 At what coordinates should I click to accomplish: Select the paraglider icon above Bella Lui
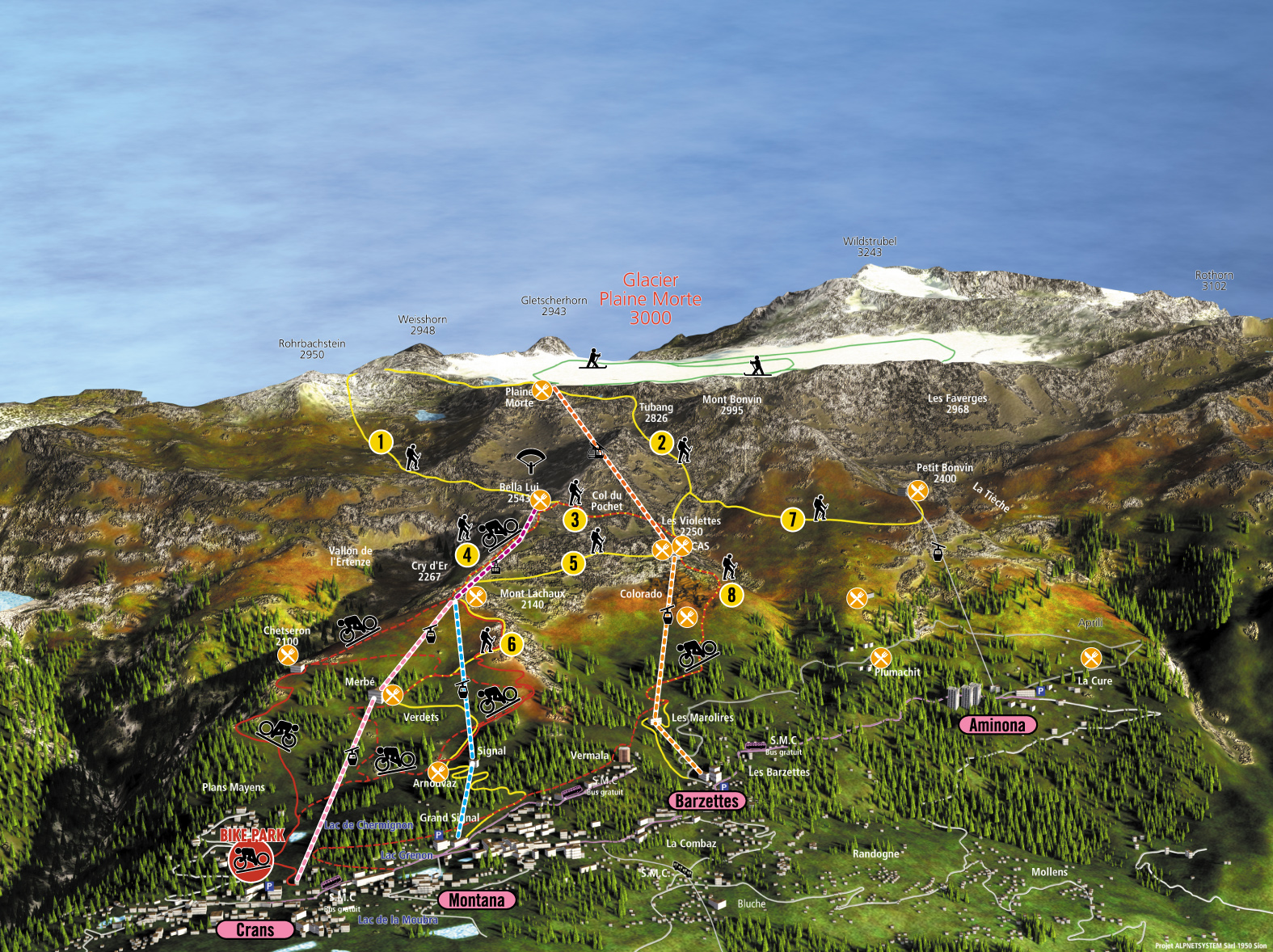pyautogui.click(x=531, y=461)
